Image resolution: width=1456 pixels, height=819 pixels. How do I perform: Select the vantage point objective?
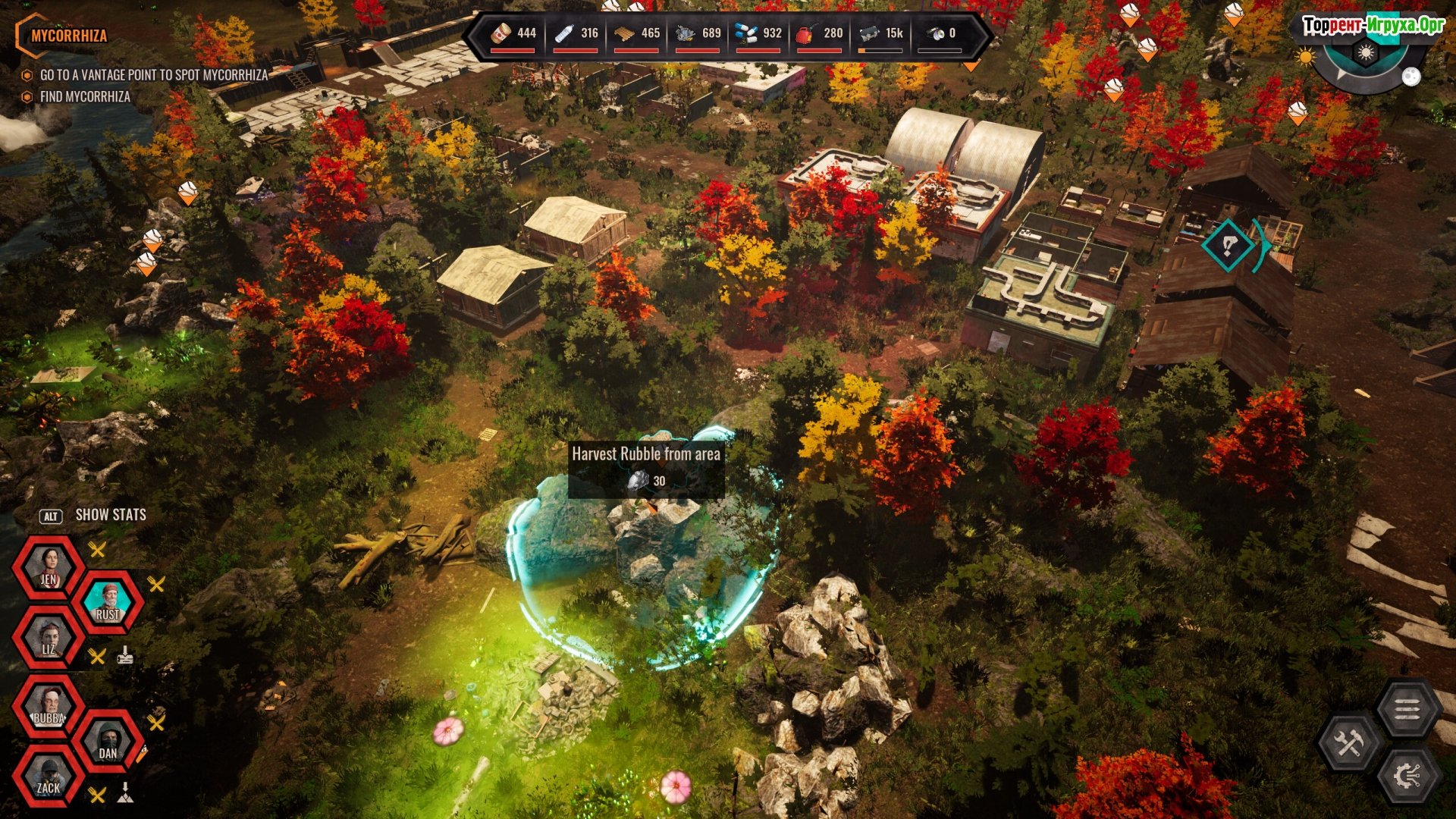click(153, 75)
